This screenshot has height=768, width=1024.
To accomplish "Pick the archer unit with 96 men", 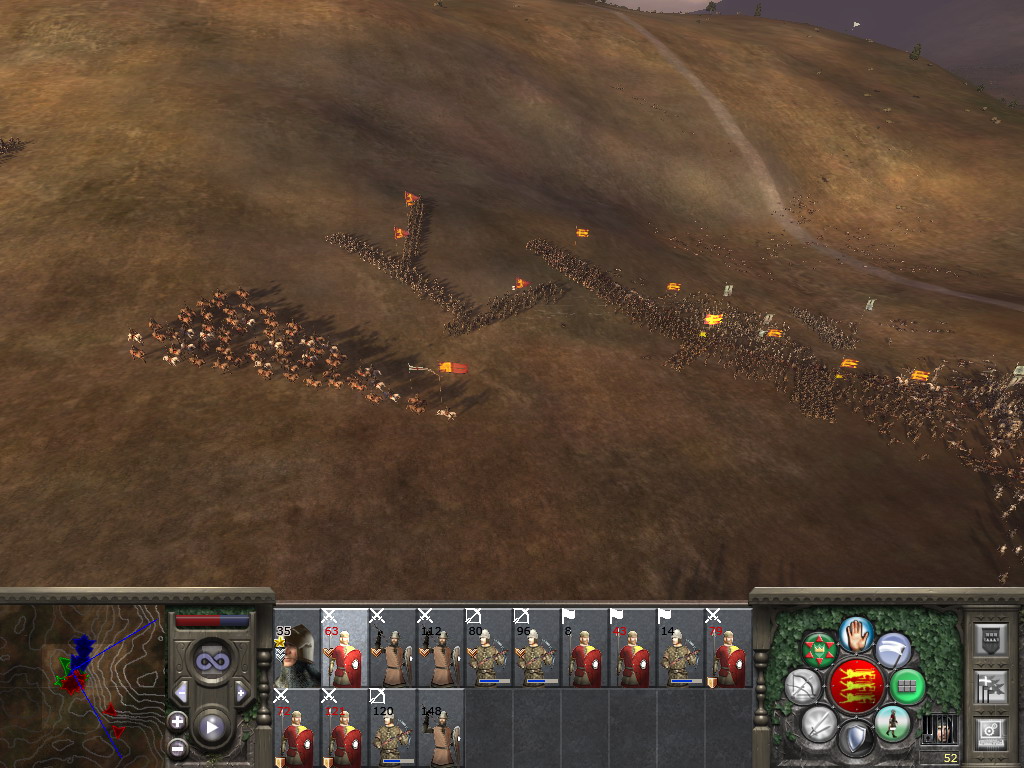I will pyautogui.click(x=536, y=648).
